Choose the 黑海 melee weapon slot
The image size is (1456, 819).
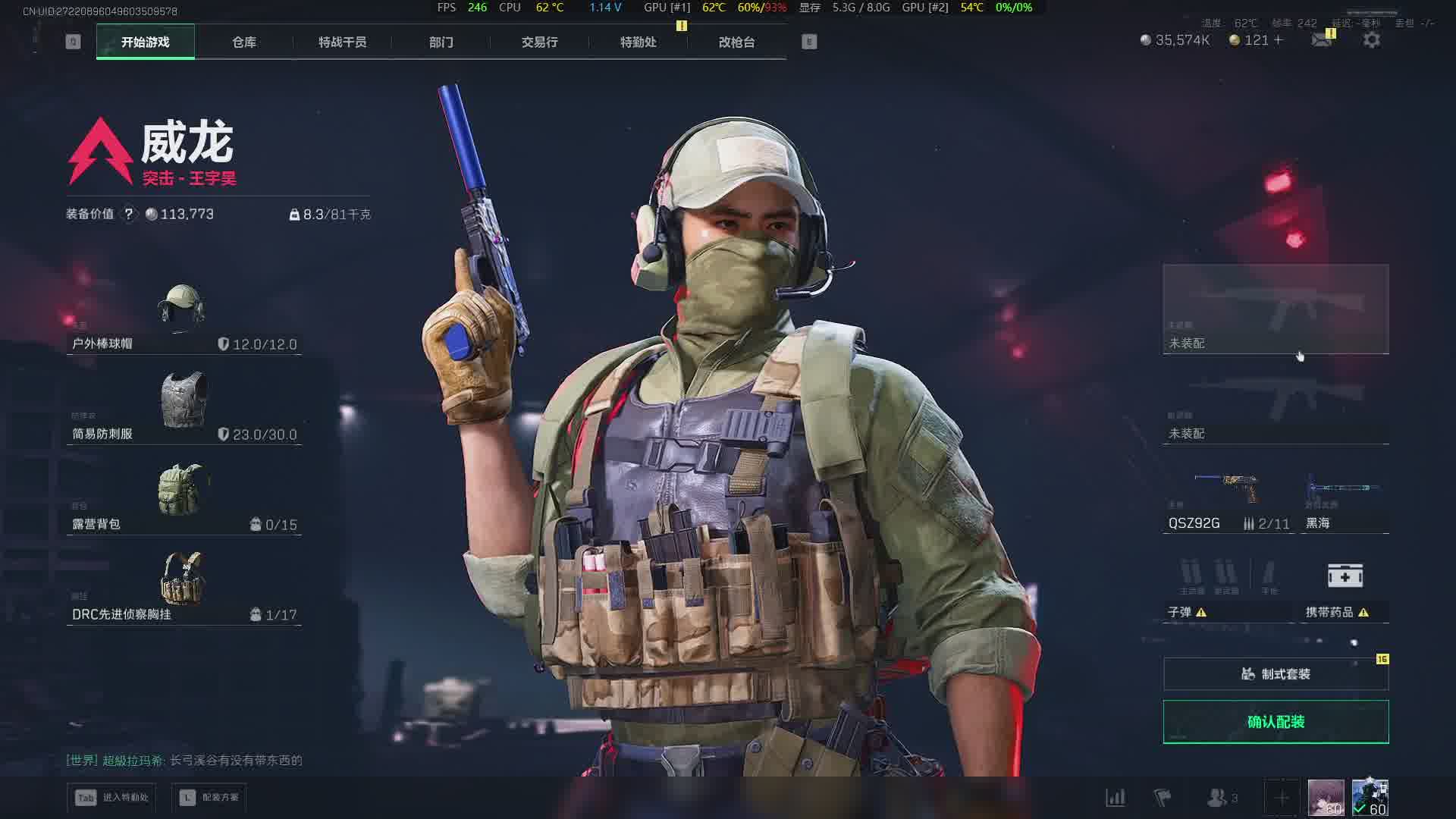[1344, 500]
